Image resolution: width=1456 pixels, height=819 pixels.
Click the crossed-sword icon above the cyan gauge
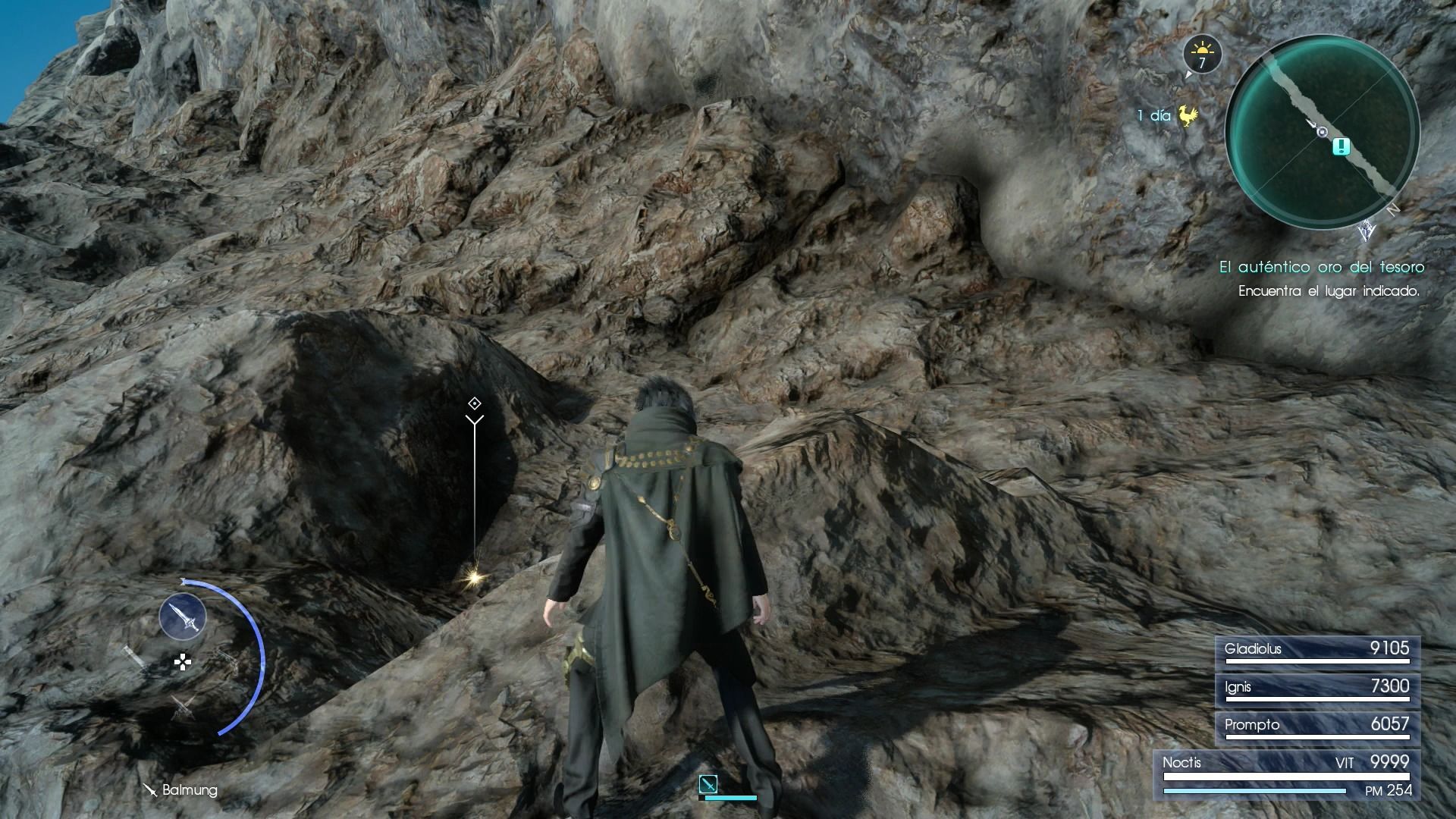(708, 783)
